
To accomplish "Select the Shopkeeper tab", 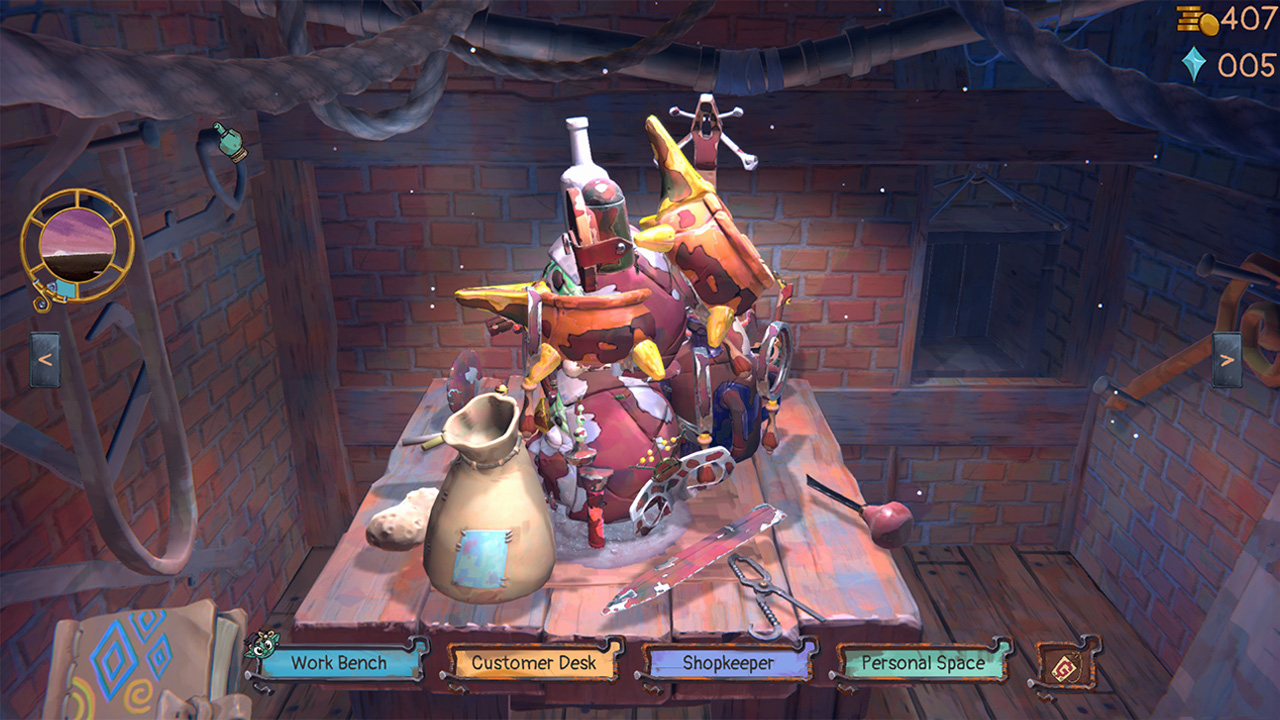I will pos(728,662).
